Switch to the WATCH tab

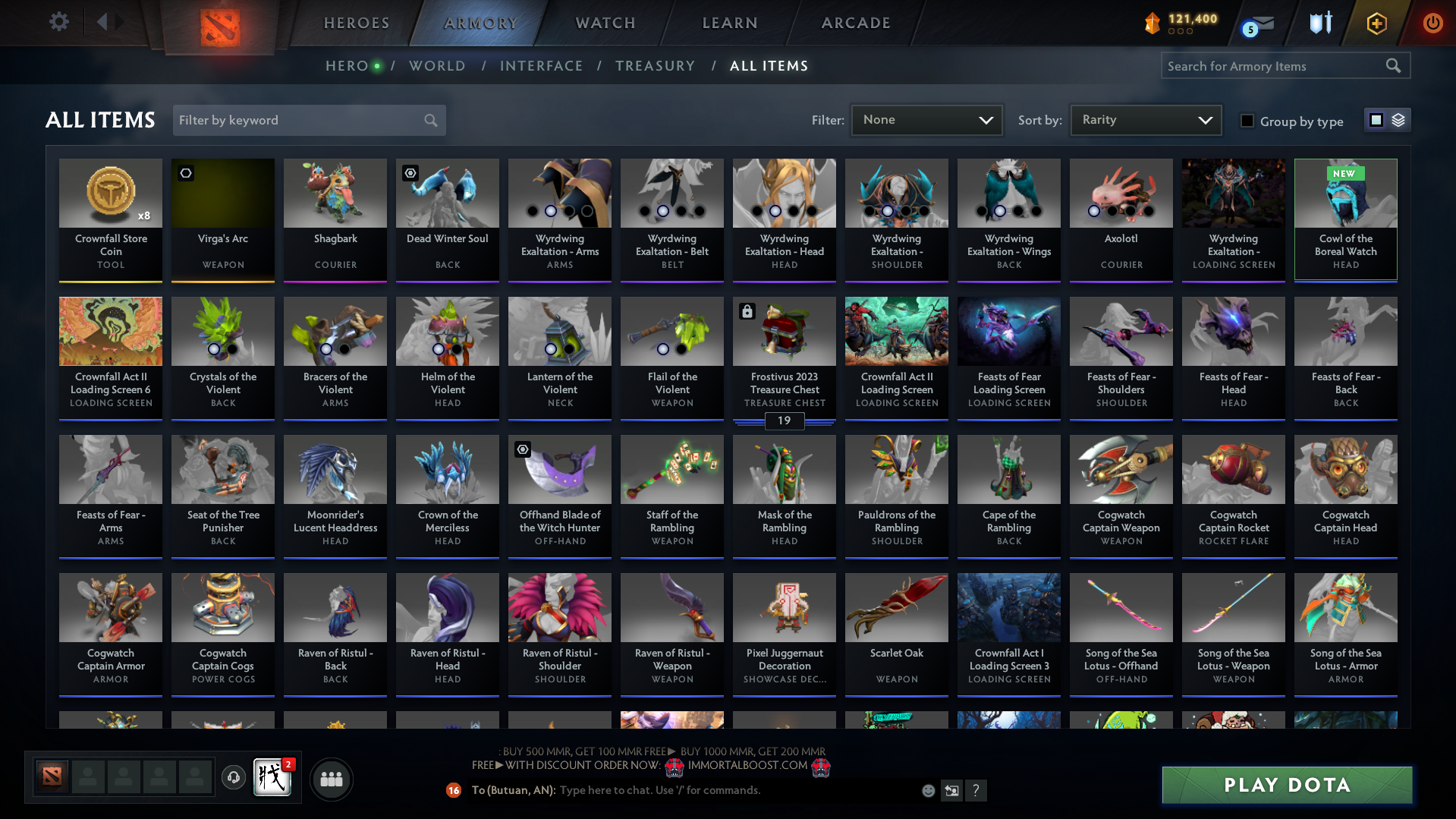(604, 23)
